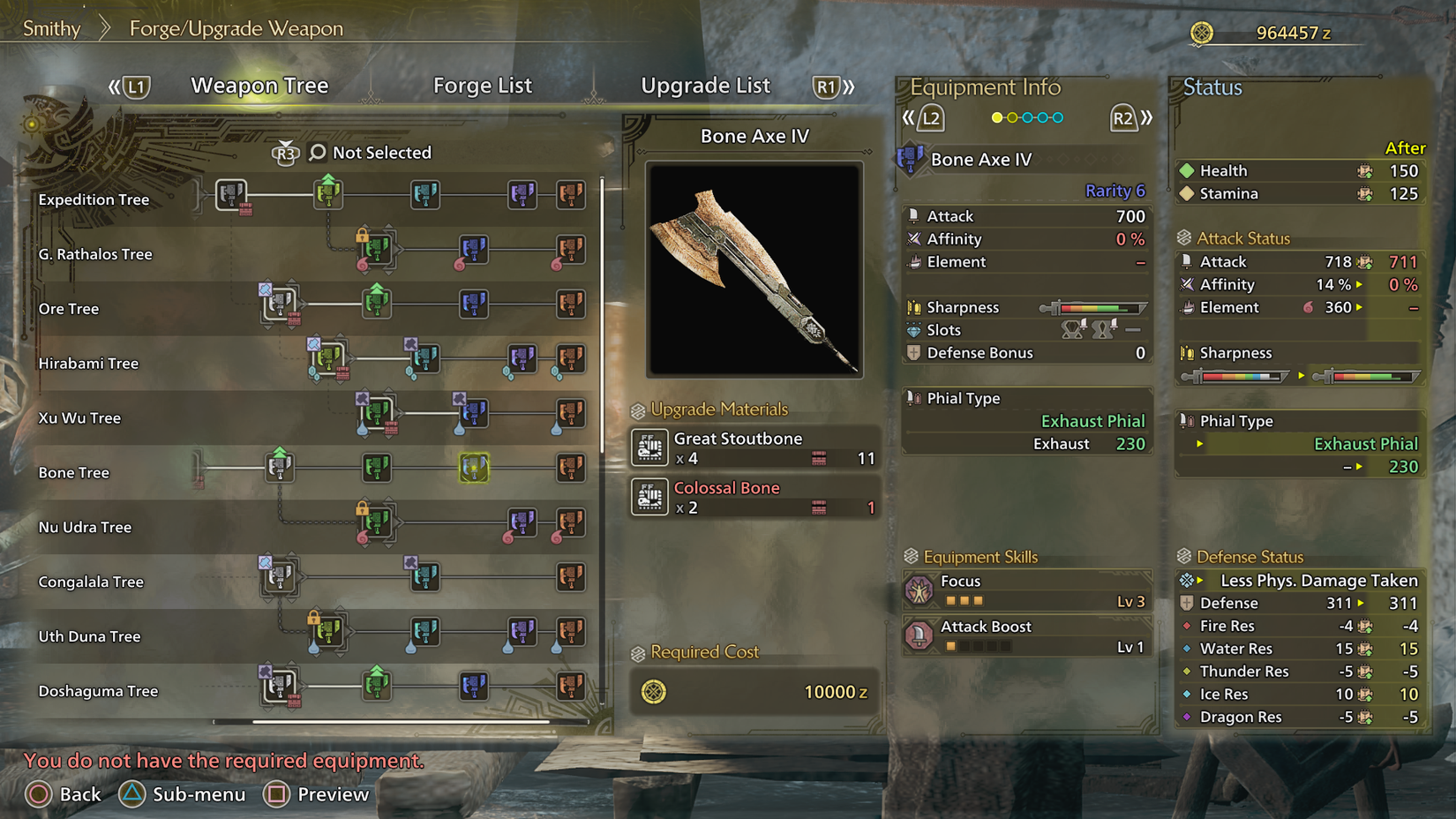Click the locked weapon node in G. Rathalos Tree
The image size is (1456, 819).
tap(377, 250)
